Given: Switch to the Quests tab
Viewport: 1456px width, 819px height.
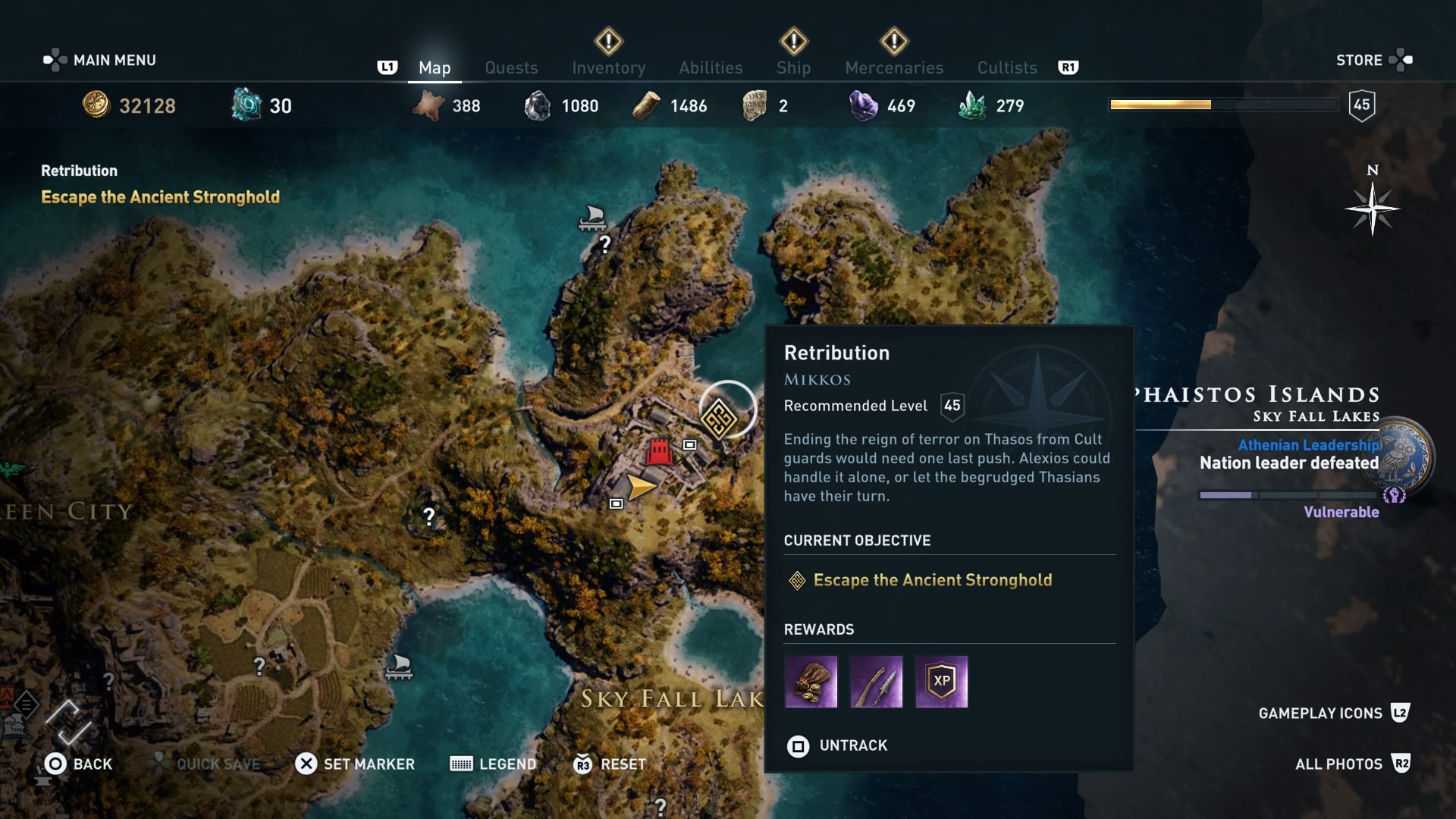Looking at the screenshot, I should click(x=511, y=67).
